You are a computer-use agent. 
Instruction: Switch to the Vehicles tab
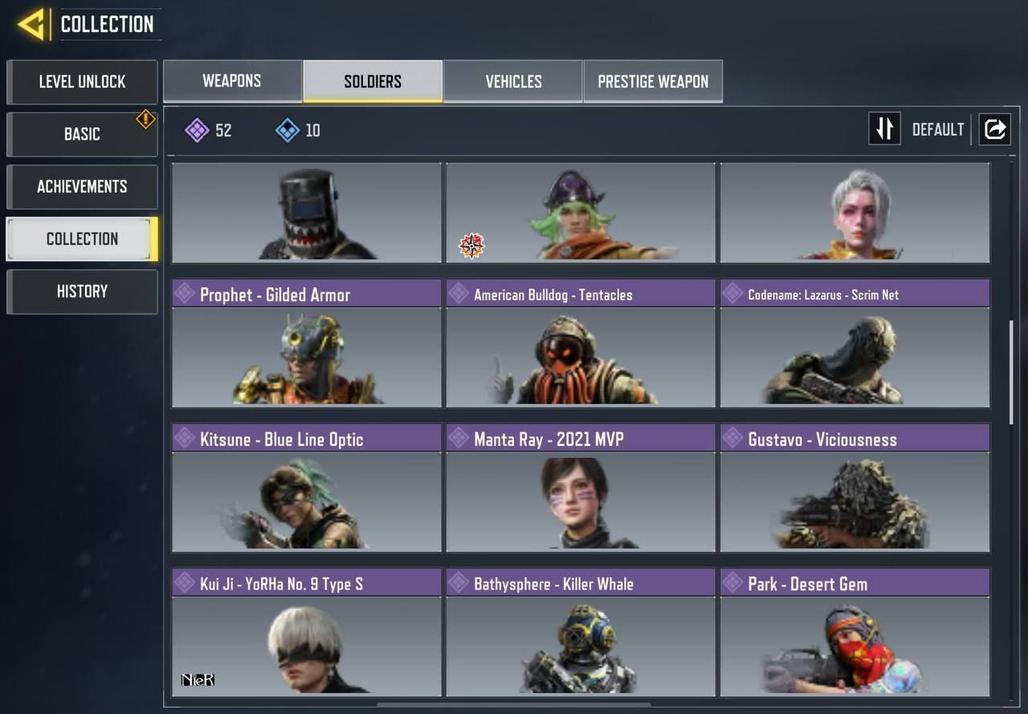pos(513,81)
